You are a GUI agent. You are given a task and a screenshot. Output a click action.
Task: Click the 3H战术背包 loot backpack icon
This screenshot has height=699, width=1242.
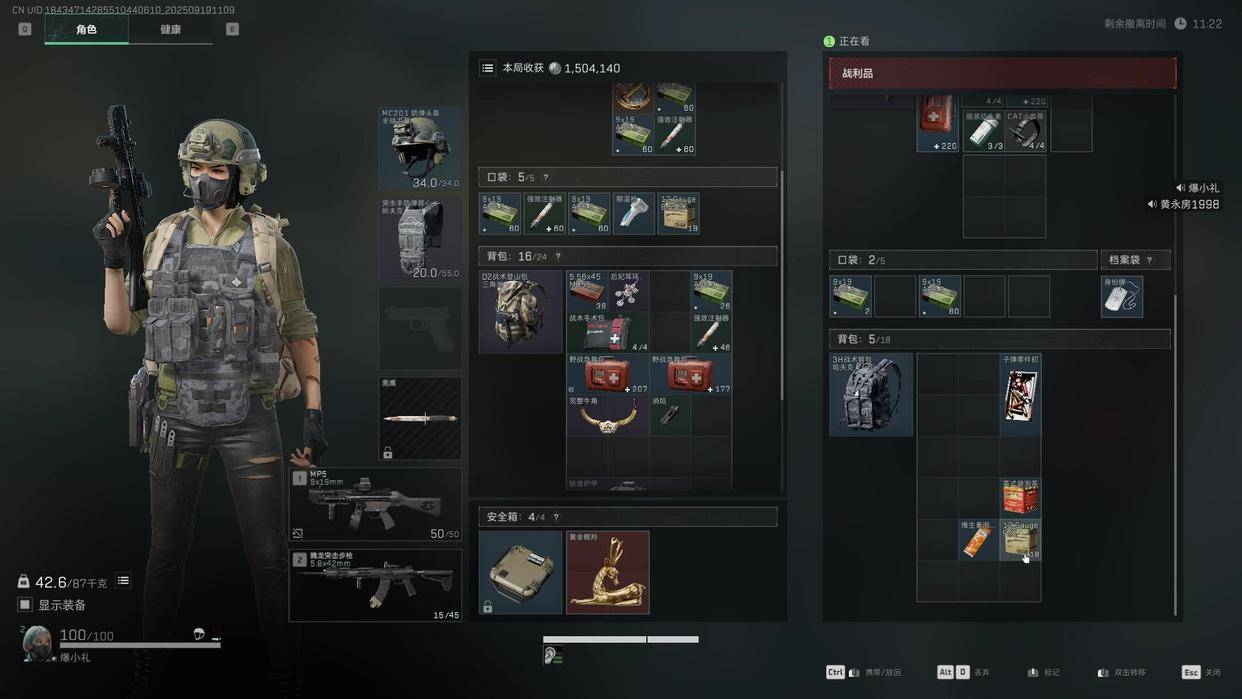[x=871, y=395]
